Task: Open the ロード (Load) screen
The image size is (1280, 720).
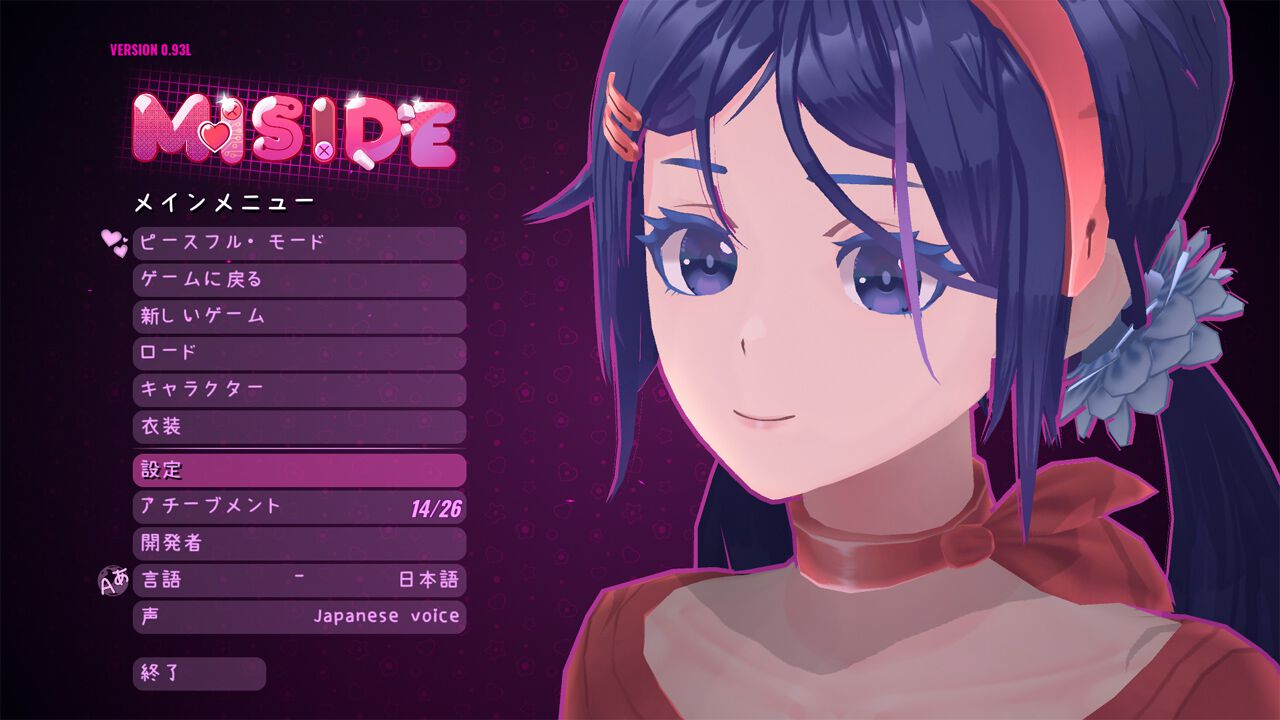Action: tap(300, 352)
